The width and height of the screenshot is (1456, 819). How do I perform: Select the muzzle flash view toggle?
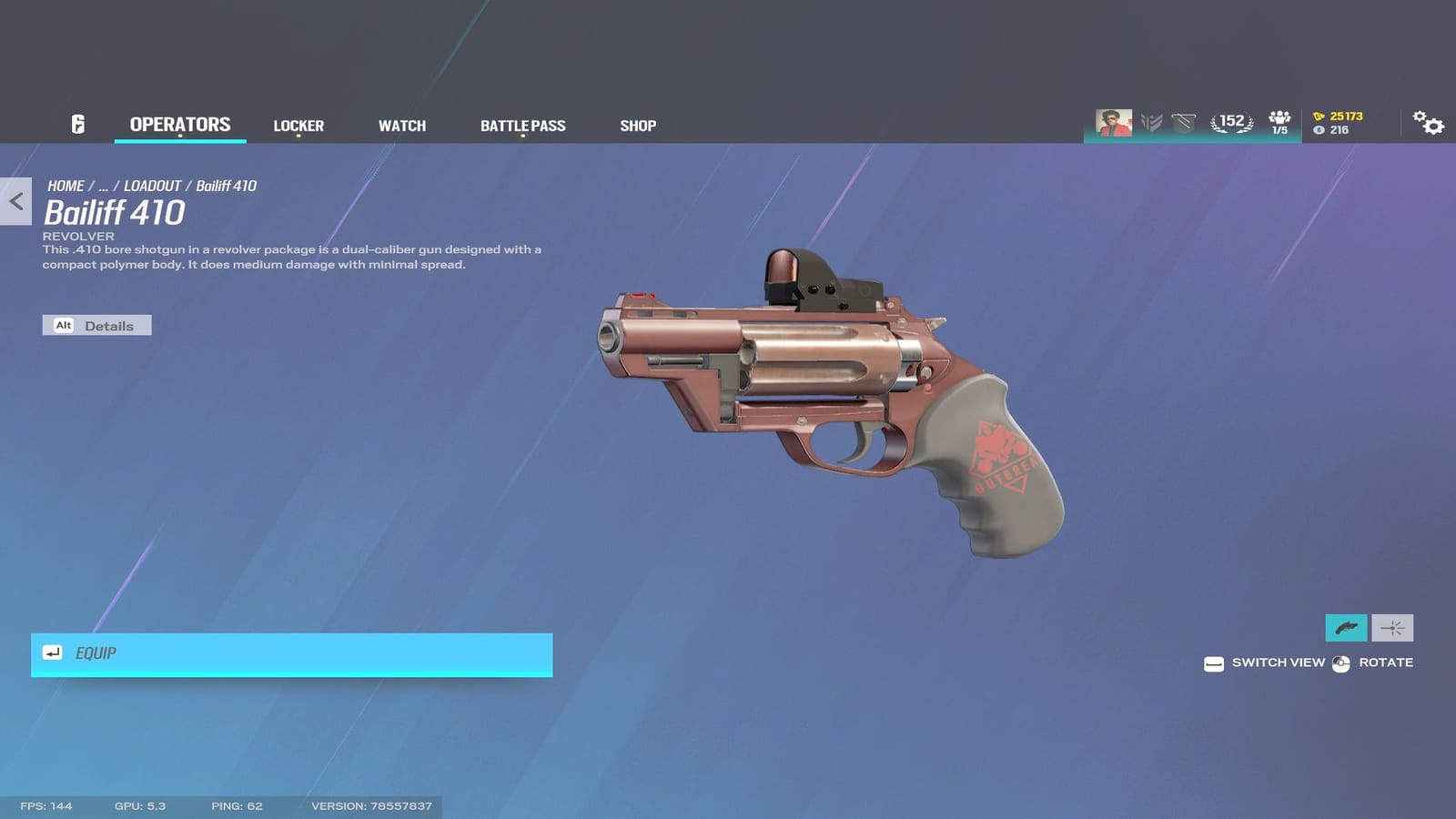coord(1393,628)
